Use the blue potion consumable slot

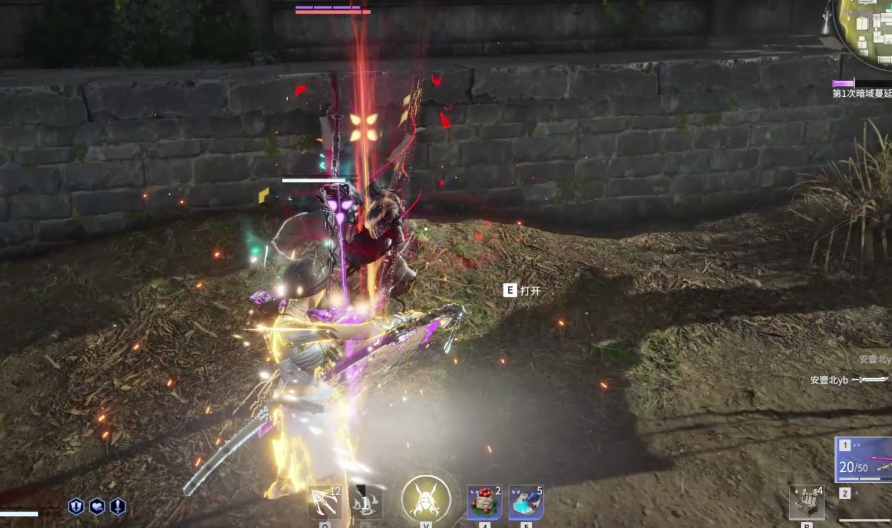[526, 502]
